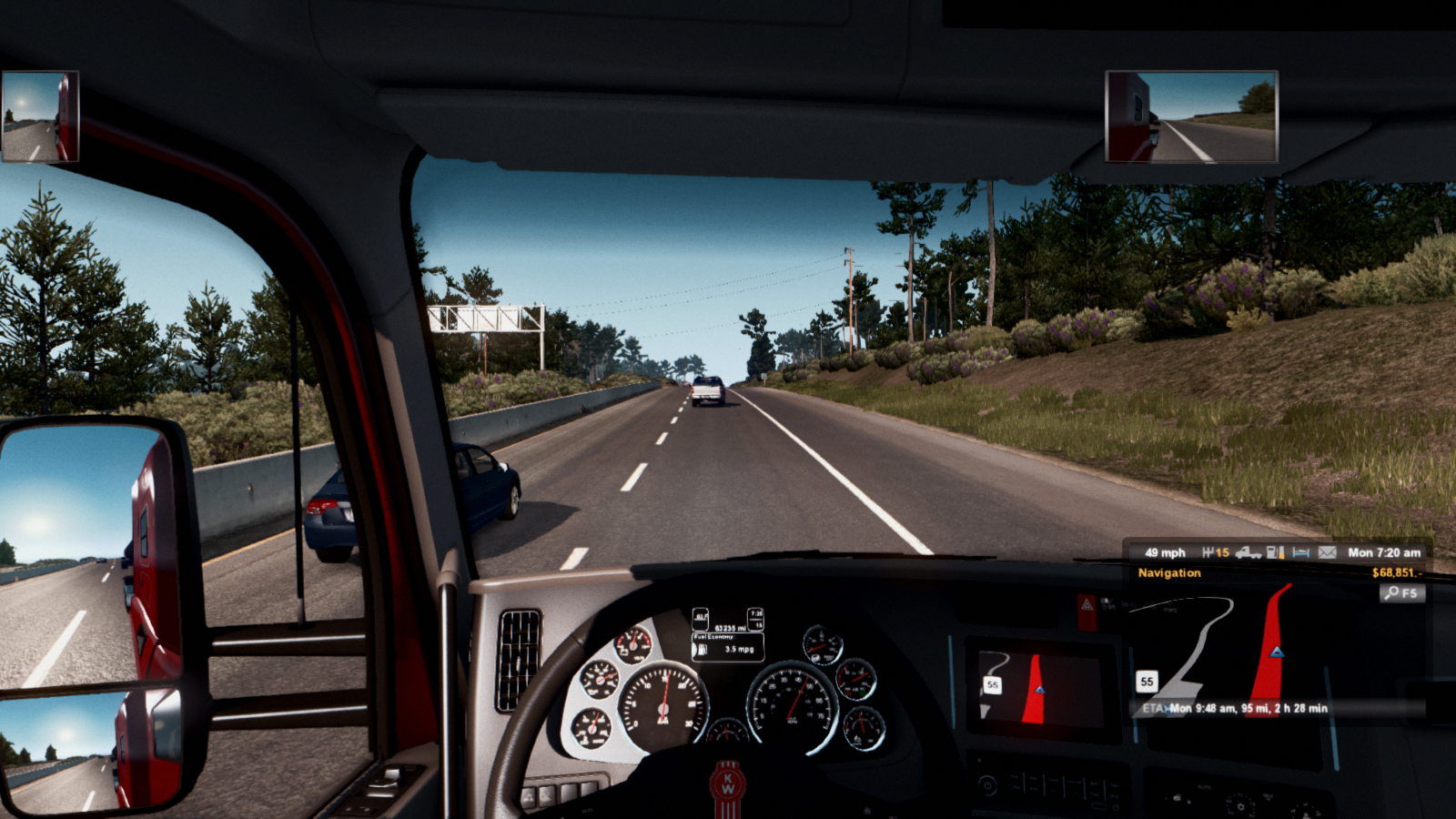Click the truck damage status icon

[1249, 552]
